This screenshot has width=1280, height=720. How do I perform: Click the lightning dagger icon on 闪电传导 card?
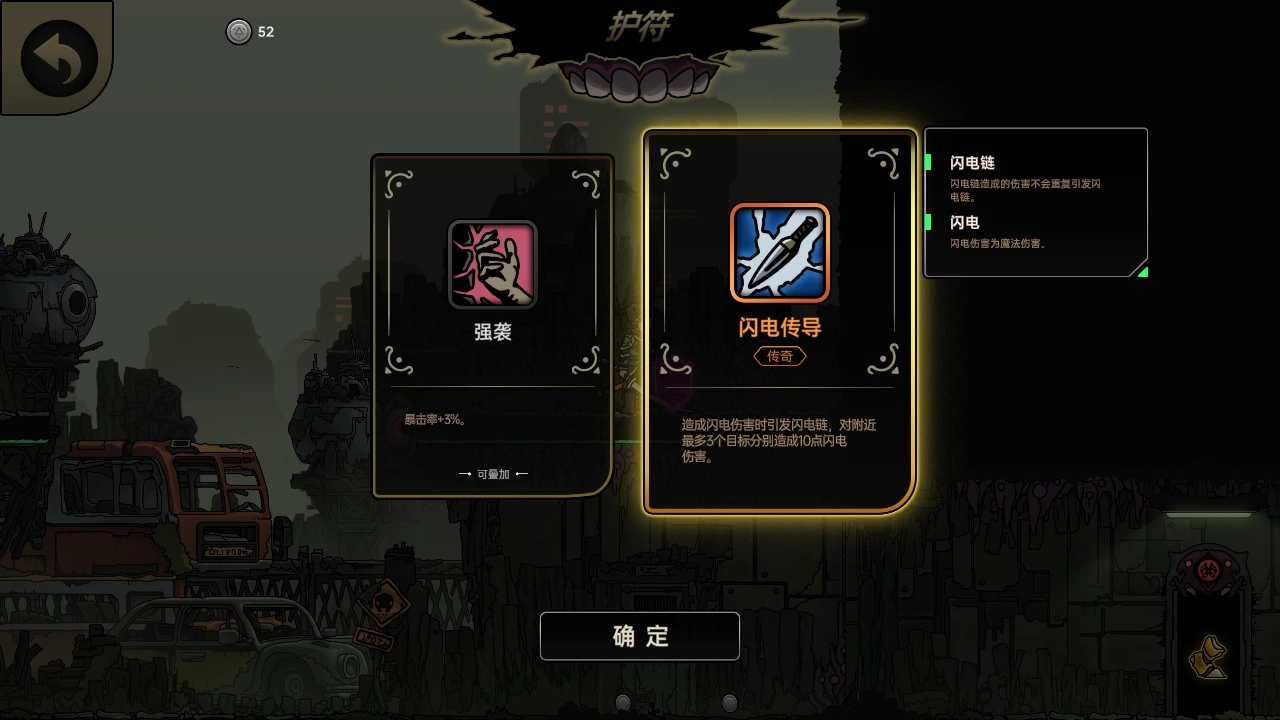tap(780, 253)
